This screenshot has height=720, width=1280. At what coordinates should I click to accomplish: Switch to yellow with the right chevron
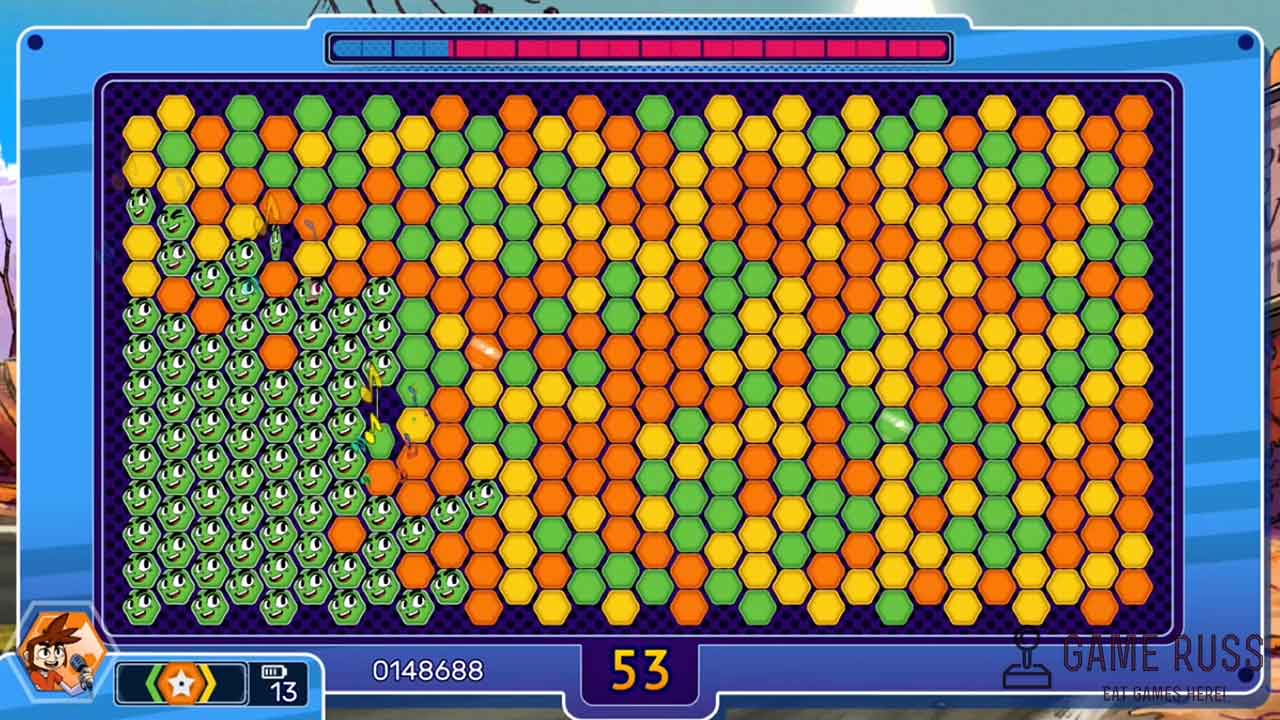(207, 684)
